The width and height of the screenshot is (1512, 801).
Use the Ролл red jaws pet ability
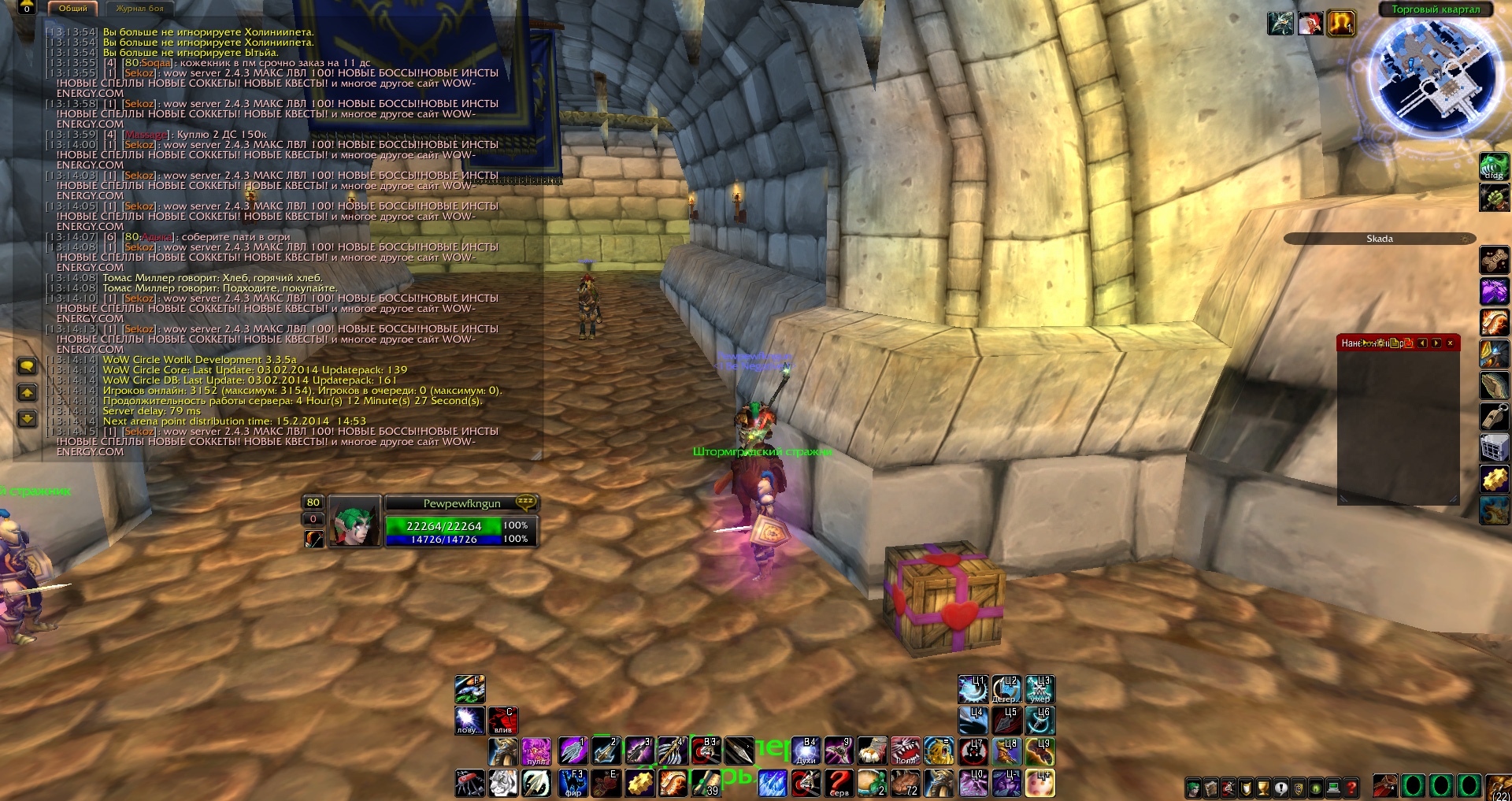click(906, 751)
